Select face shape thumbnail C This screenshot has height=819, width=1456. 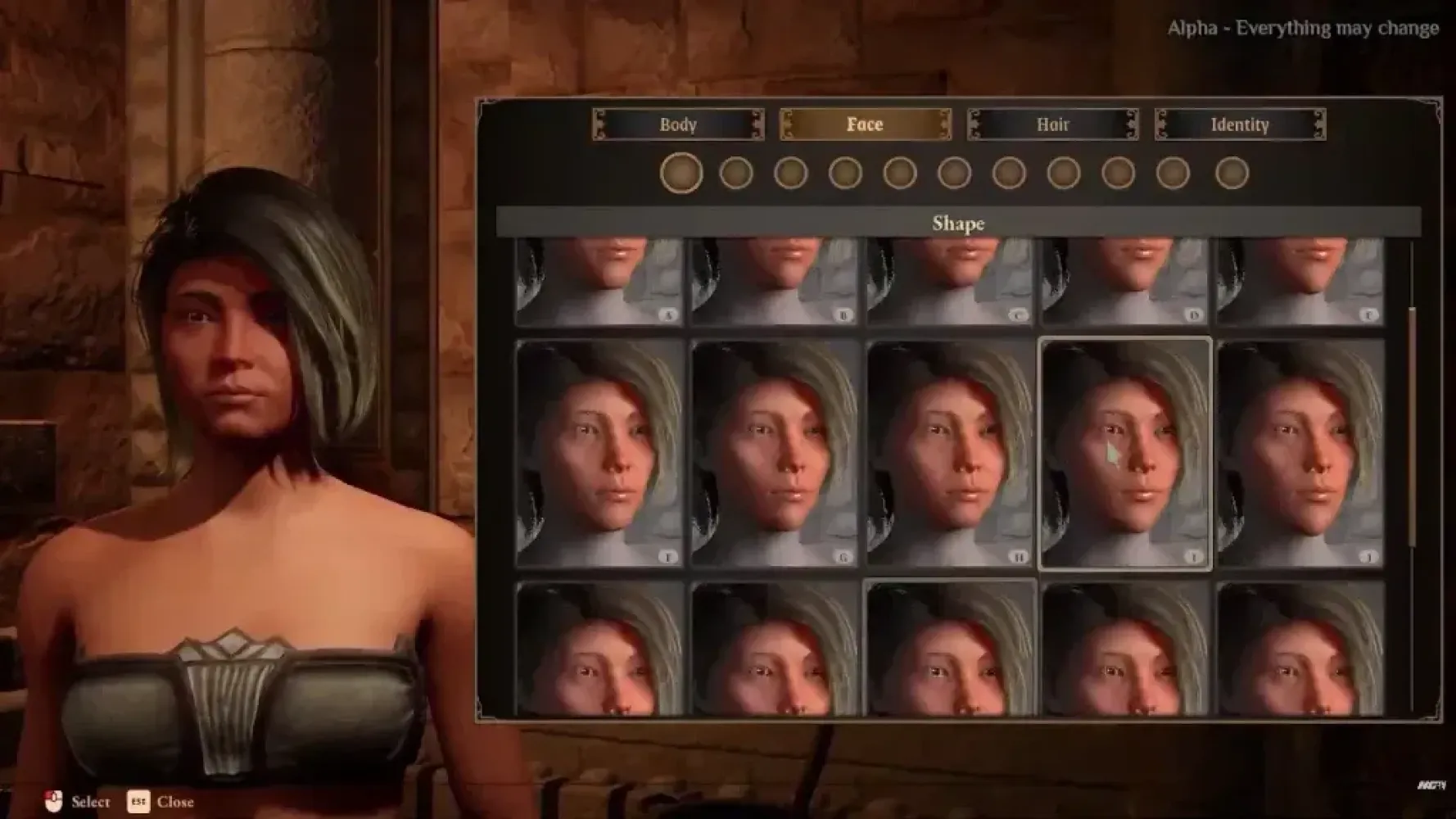[x=950, y=281]
